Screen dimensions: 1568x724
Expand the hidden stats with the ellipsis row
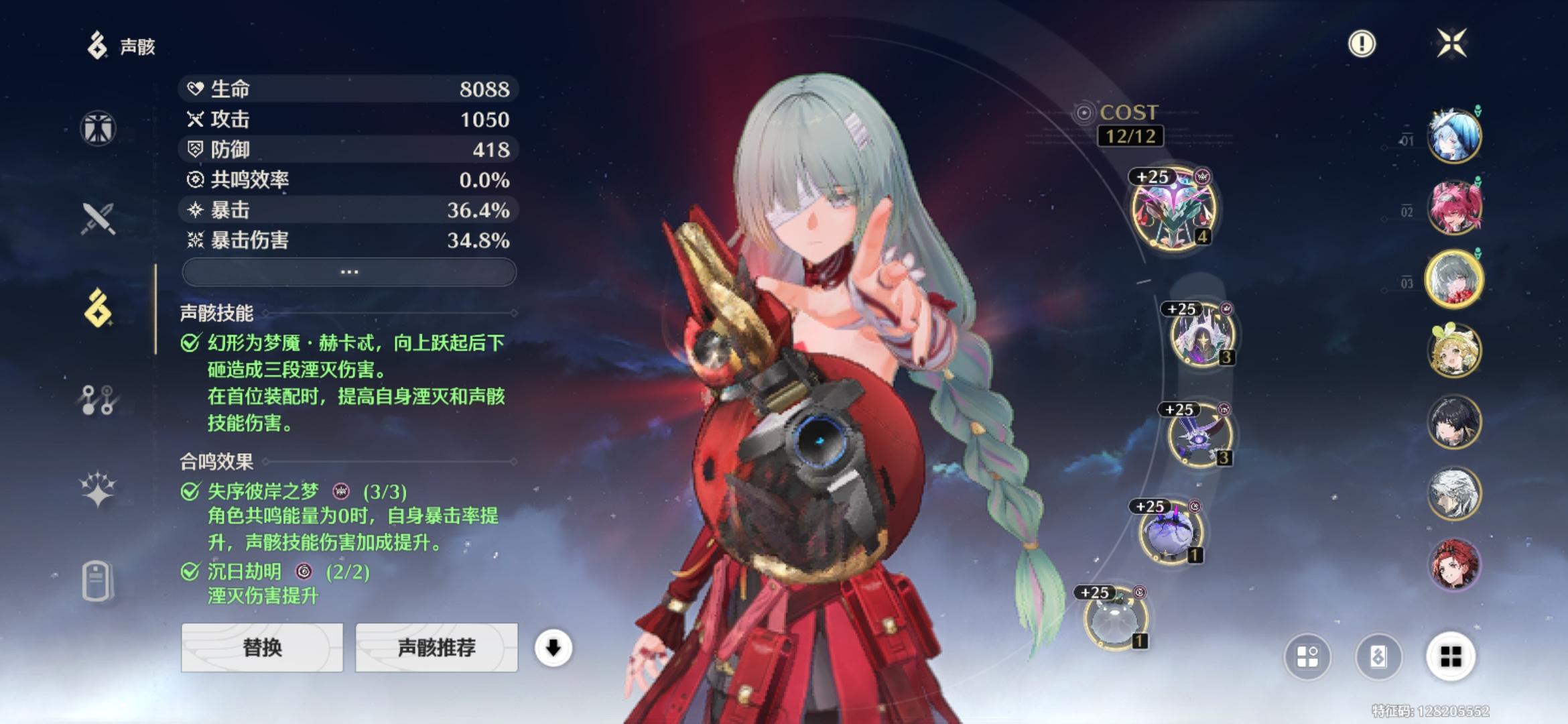pyautogui.click(x=349, y=271)
